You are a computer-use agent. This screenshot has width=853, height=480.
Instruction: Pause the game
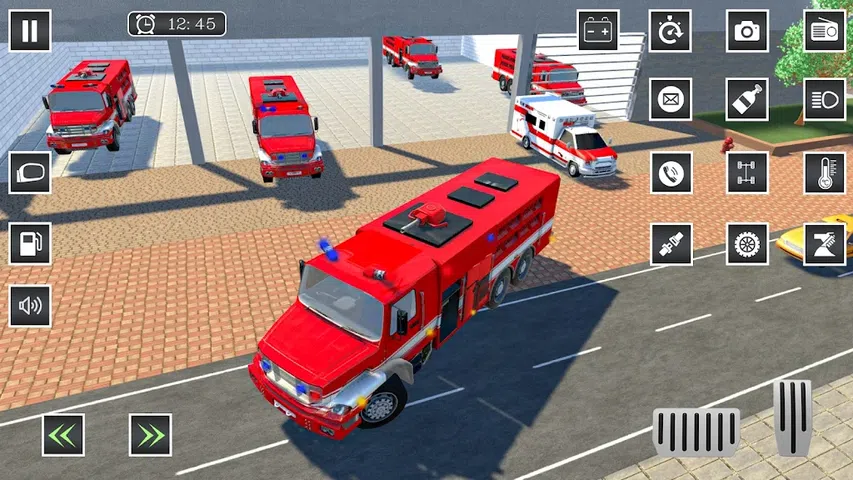point(30,30)
